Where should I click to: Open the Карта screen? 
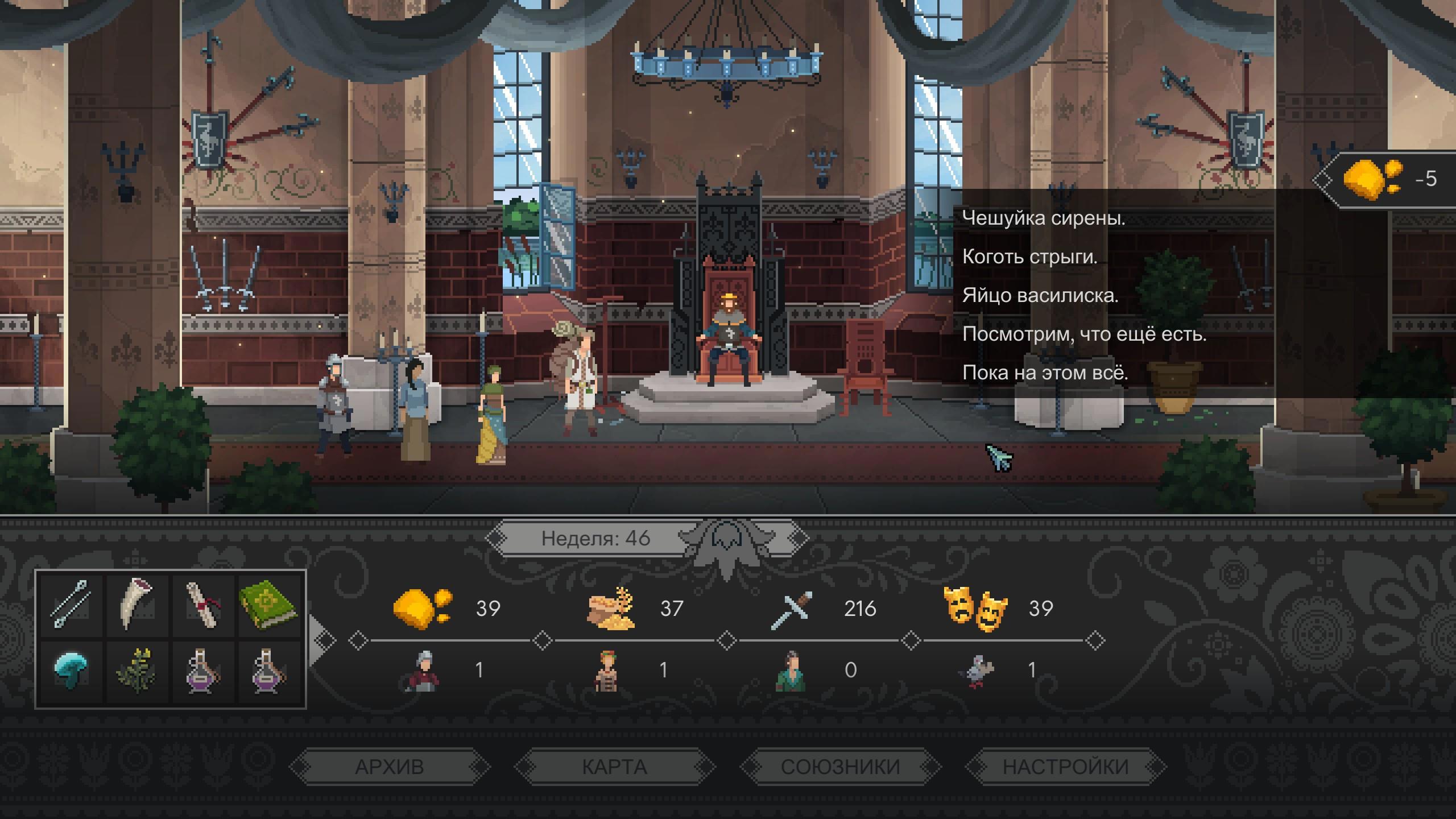point(614,767)
